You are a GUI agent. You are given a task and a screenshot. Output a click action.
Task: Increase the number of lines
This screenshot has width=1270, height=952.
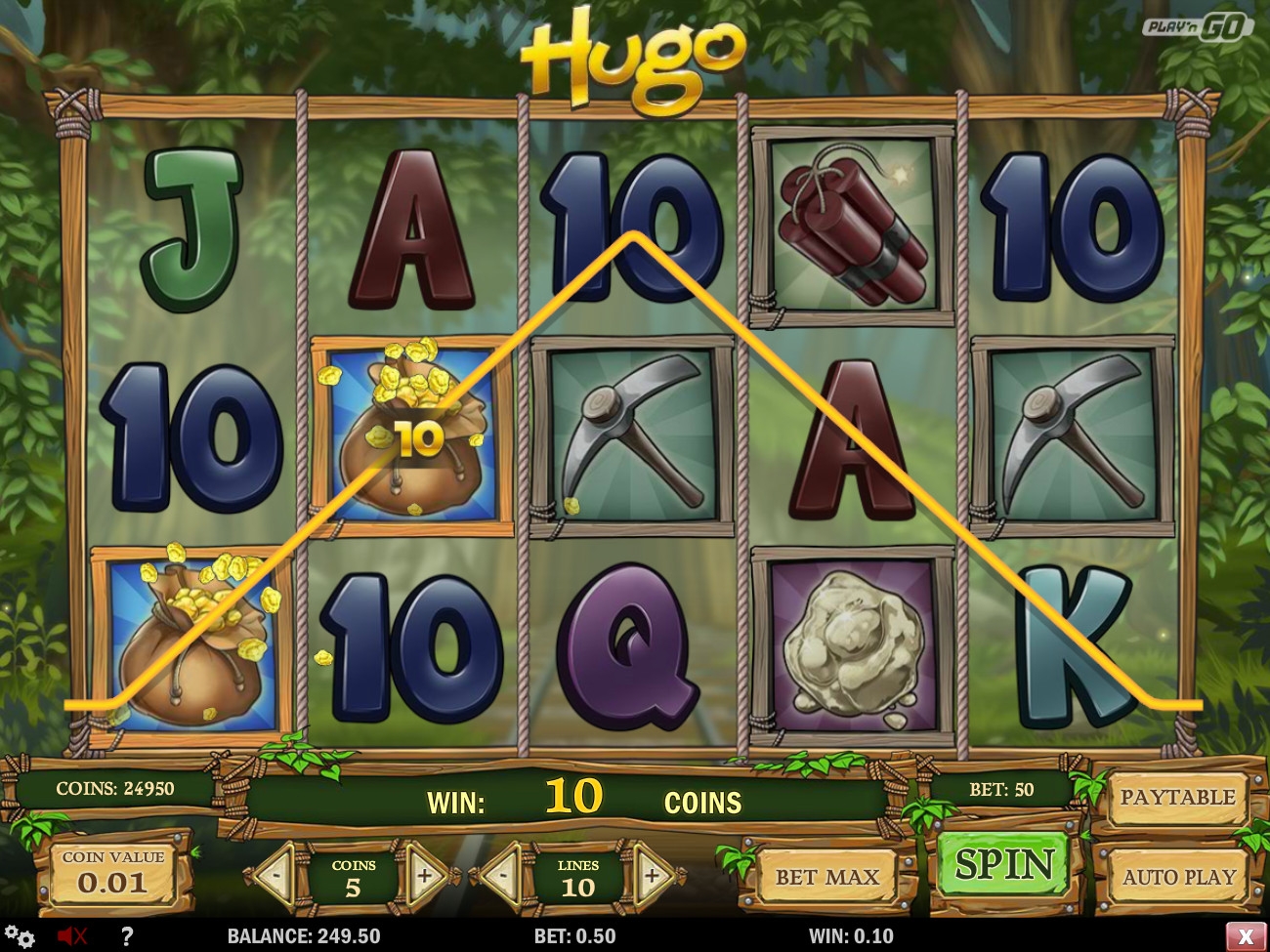[x=651, y=876]
